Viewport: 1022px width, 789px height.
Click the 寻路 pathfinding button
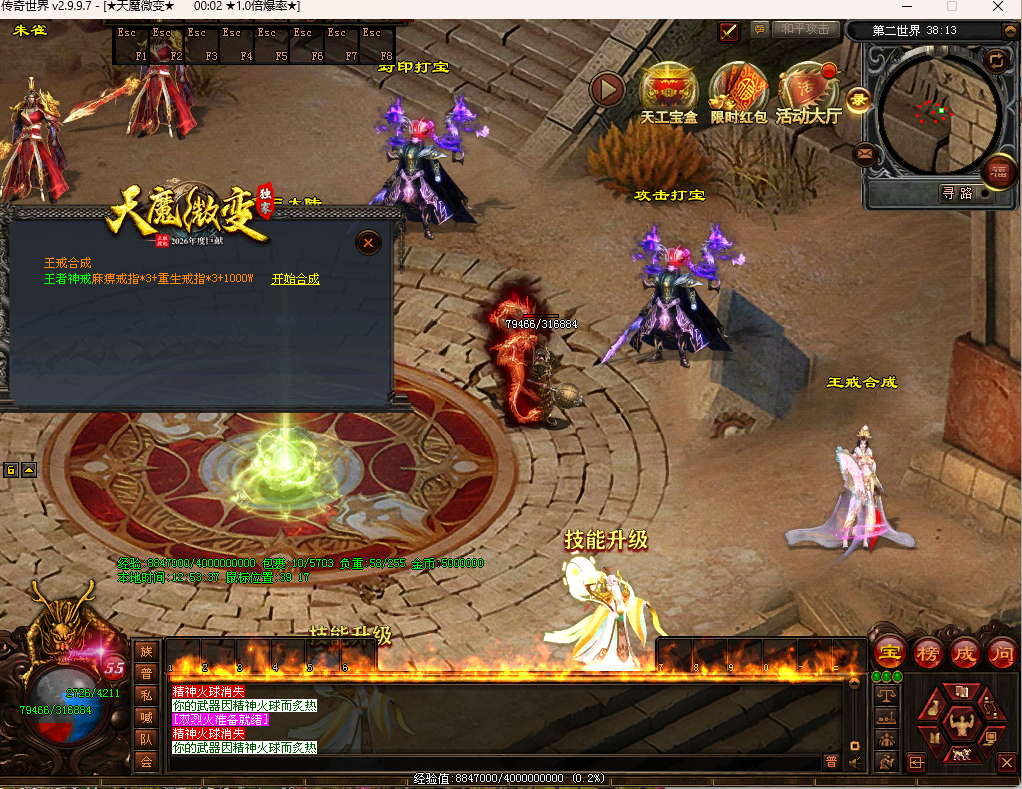pos(957,193)
